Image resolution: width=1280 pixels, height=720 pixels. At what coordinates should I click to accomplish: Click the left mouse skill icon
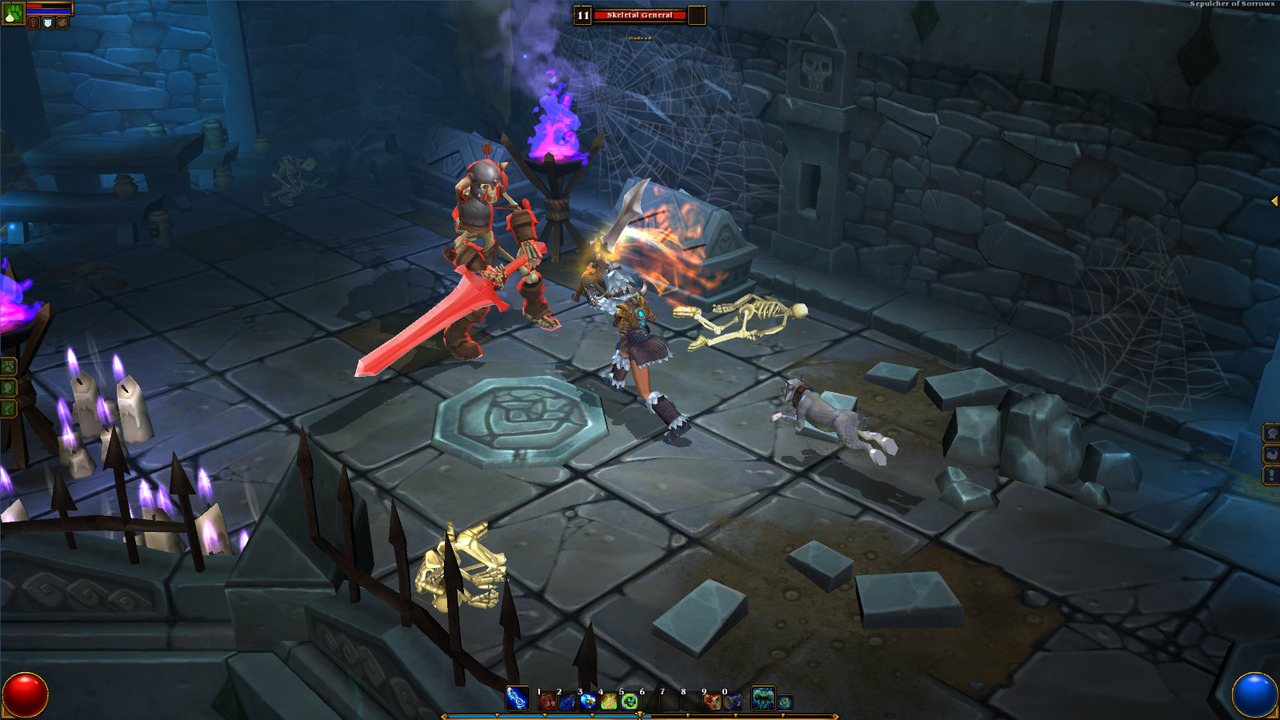click(518, 699)
